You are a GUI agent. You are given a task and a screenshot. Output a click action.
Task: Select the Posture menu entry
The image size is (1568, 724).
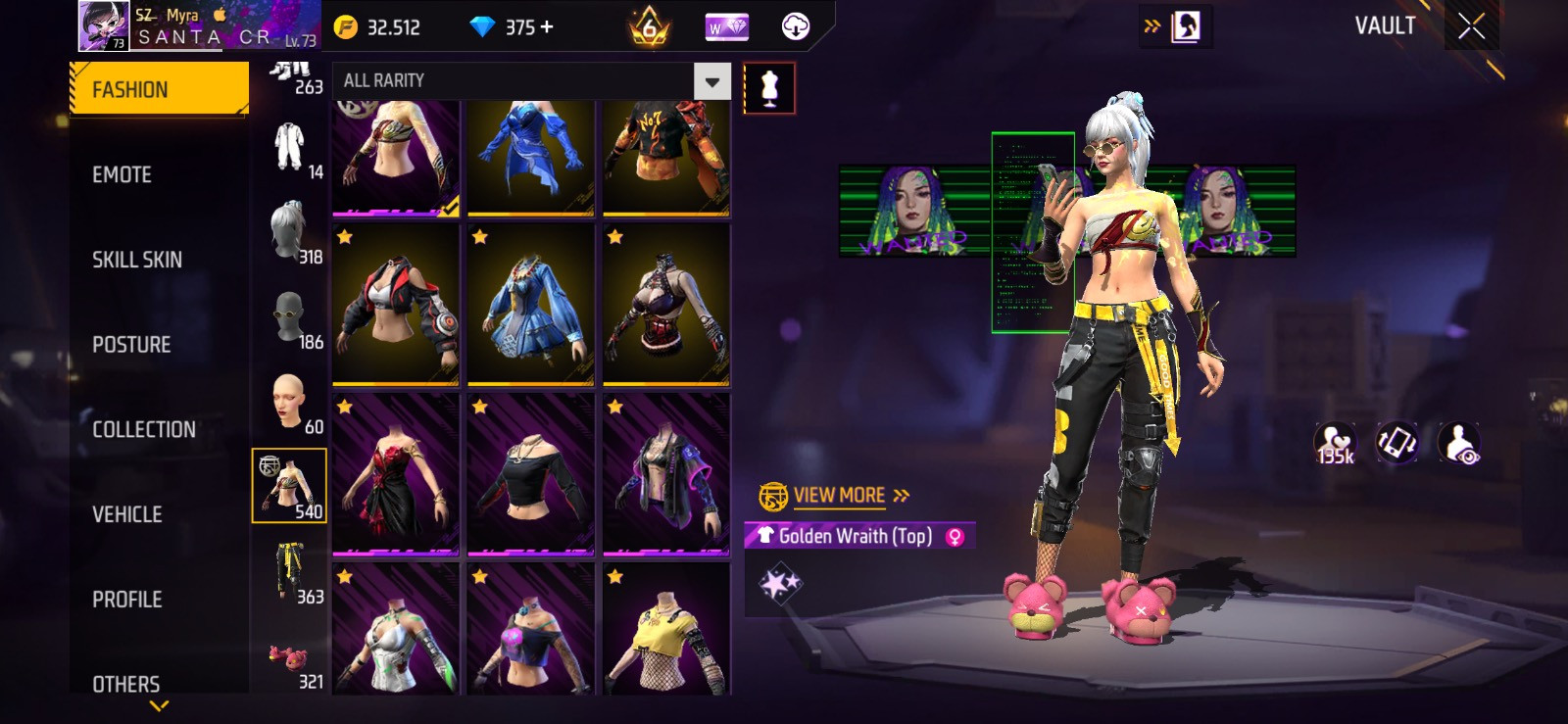(x=131, y=345)
